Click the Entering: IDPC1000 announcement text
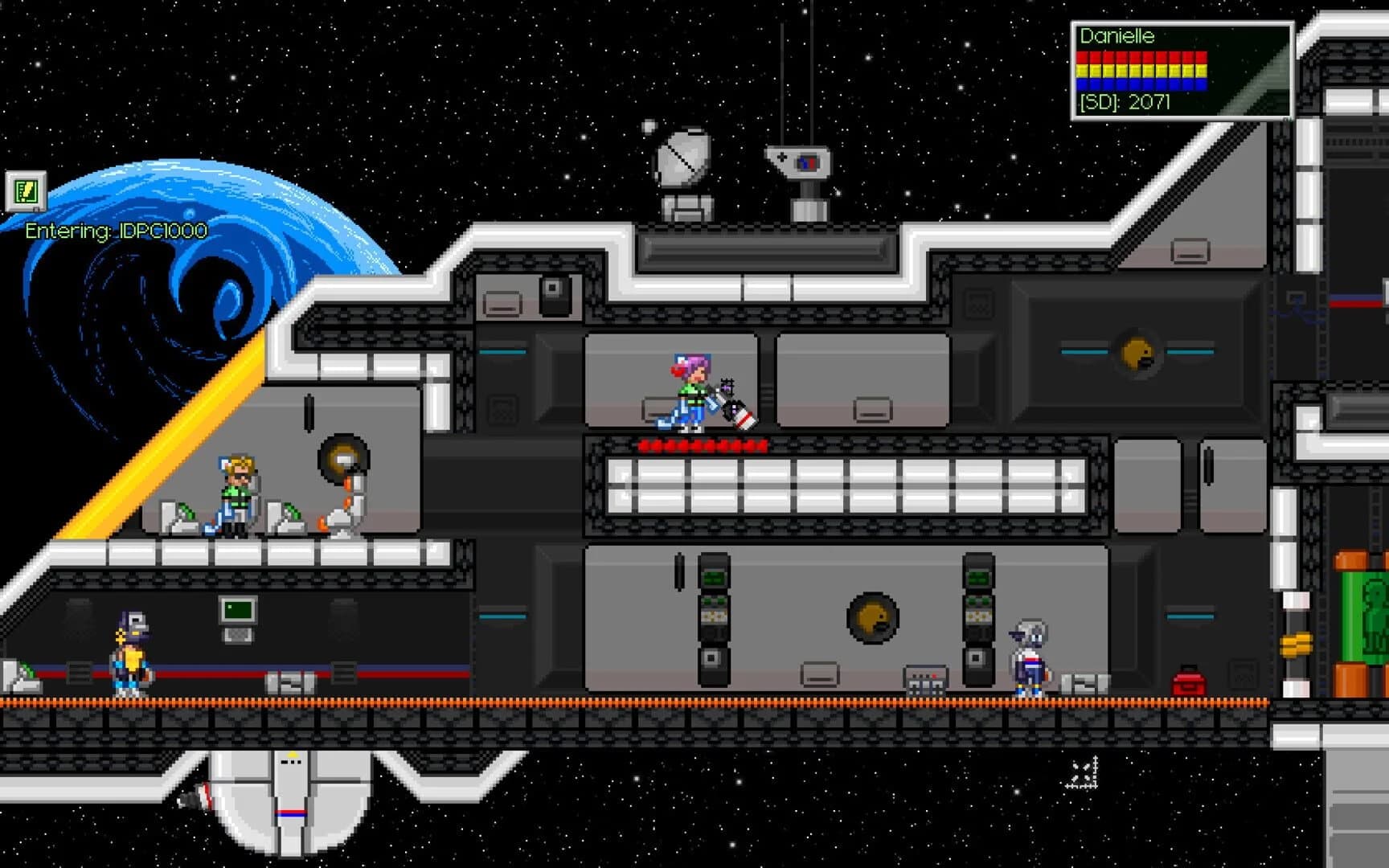Viewport: 1389px width, 868px height. (x=115, y=230)
